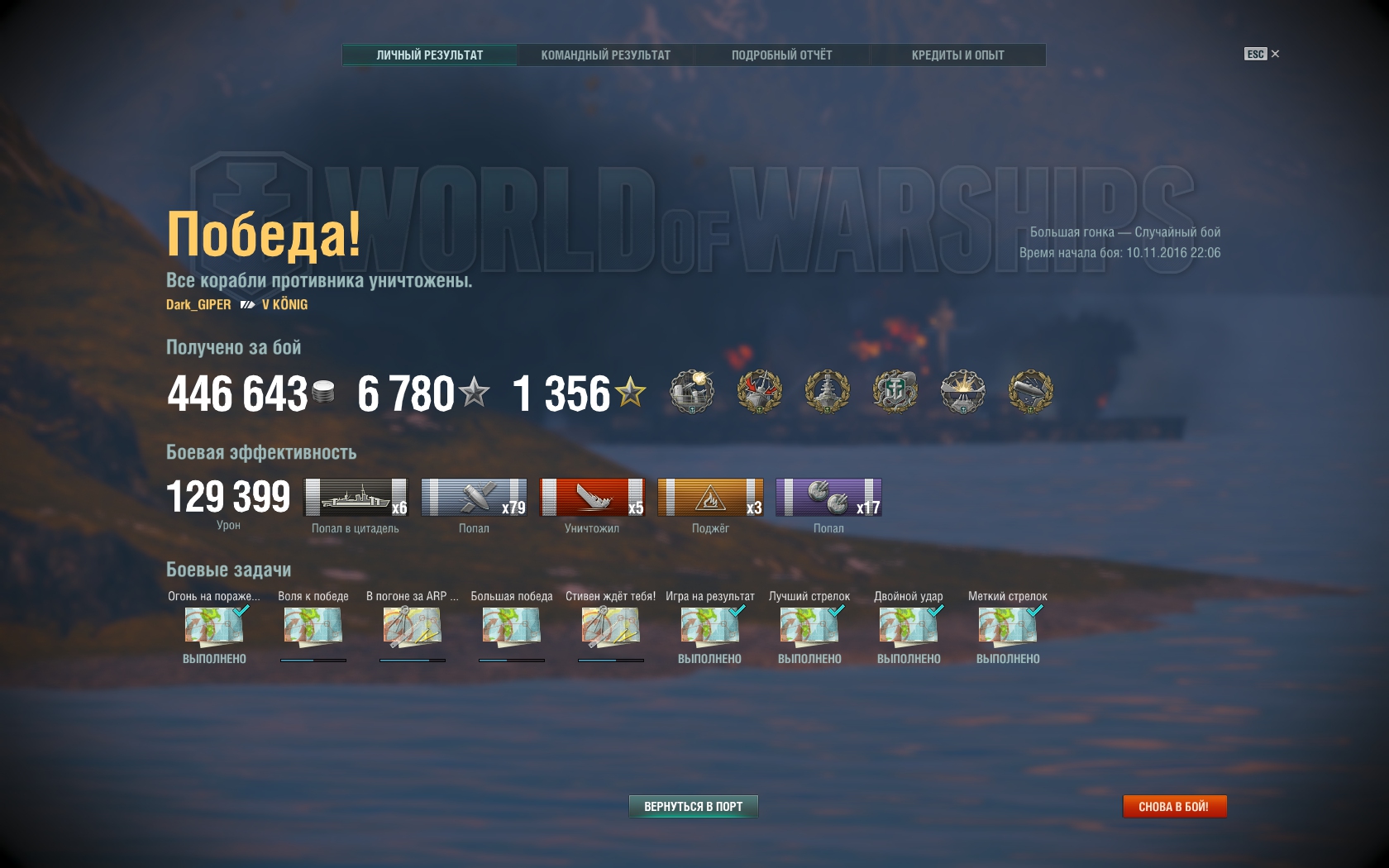Click the x79 shell hits ribbon

[474, 498]
